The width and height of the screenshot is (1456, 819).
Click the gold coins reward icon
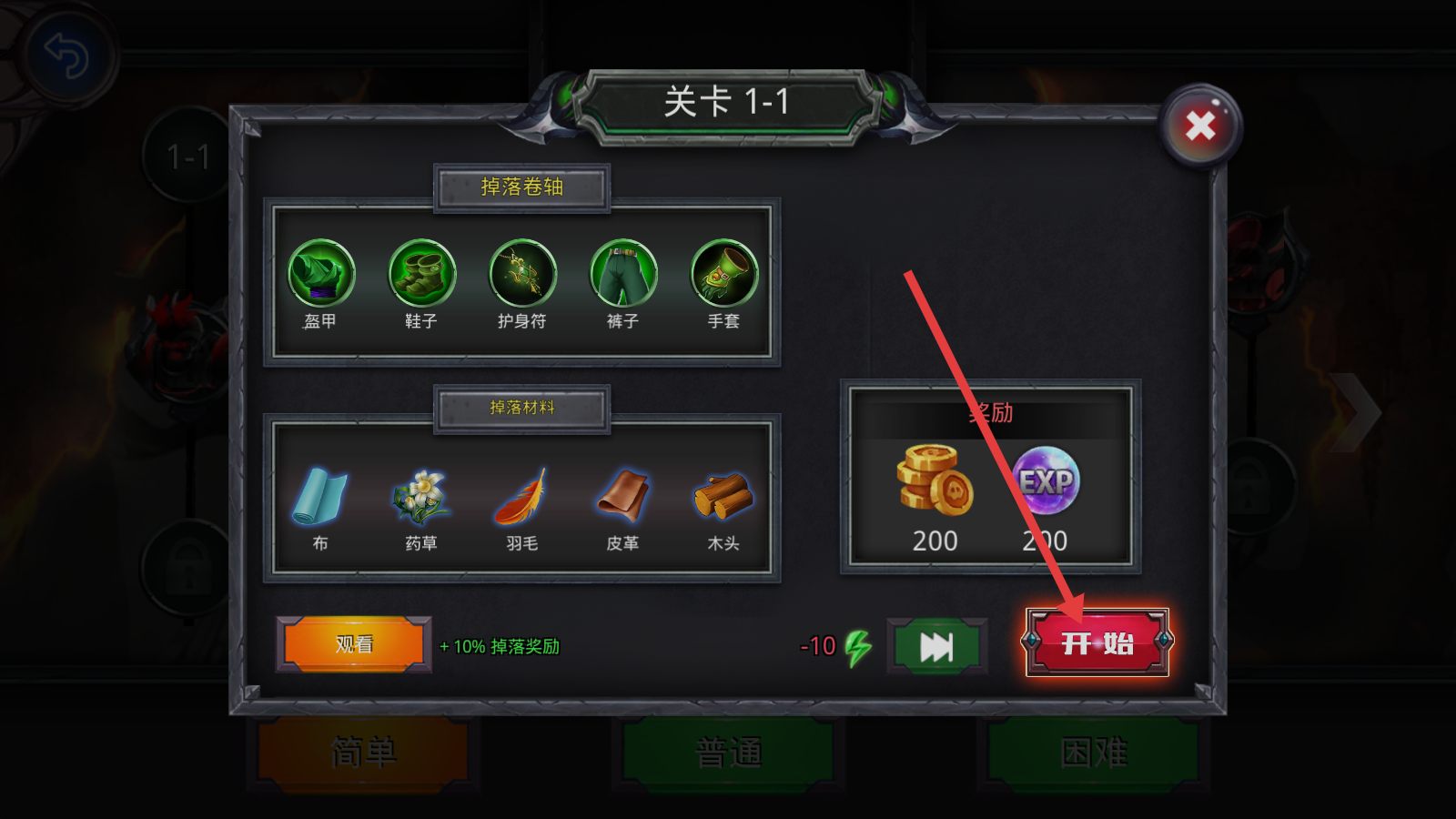tap(935, 479)
